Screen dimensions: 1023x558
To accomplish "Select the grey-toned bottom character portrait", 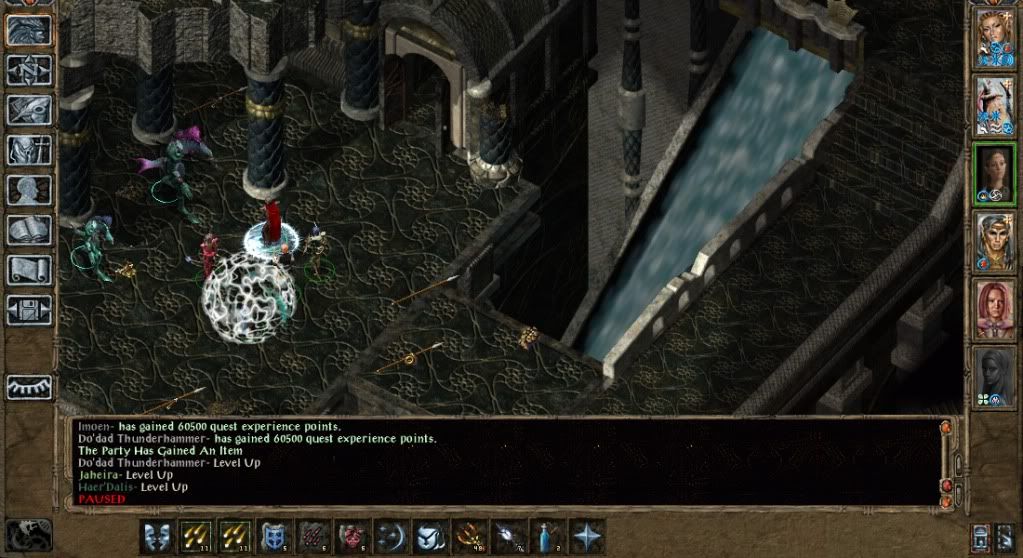I will [x=994, y=376].
